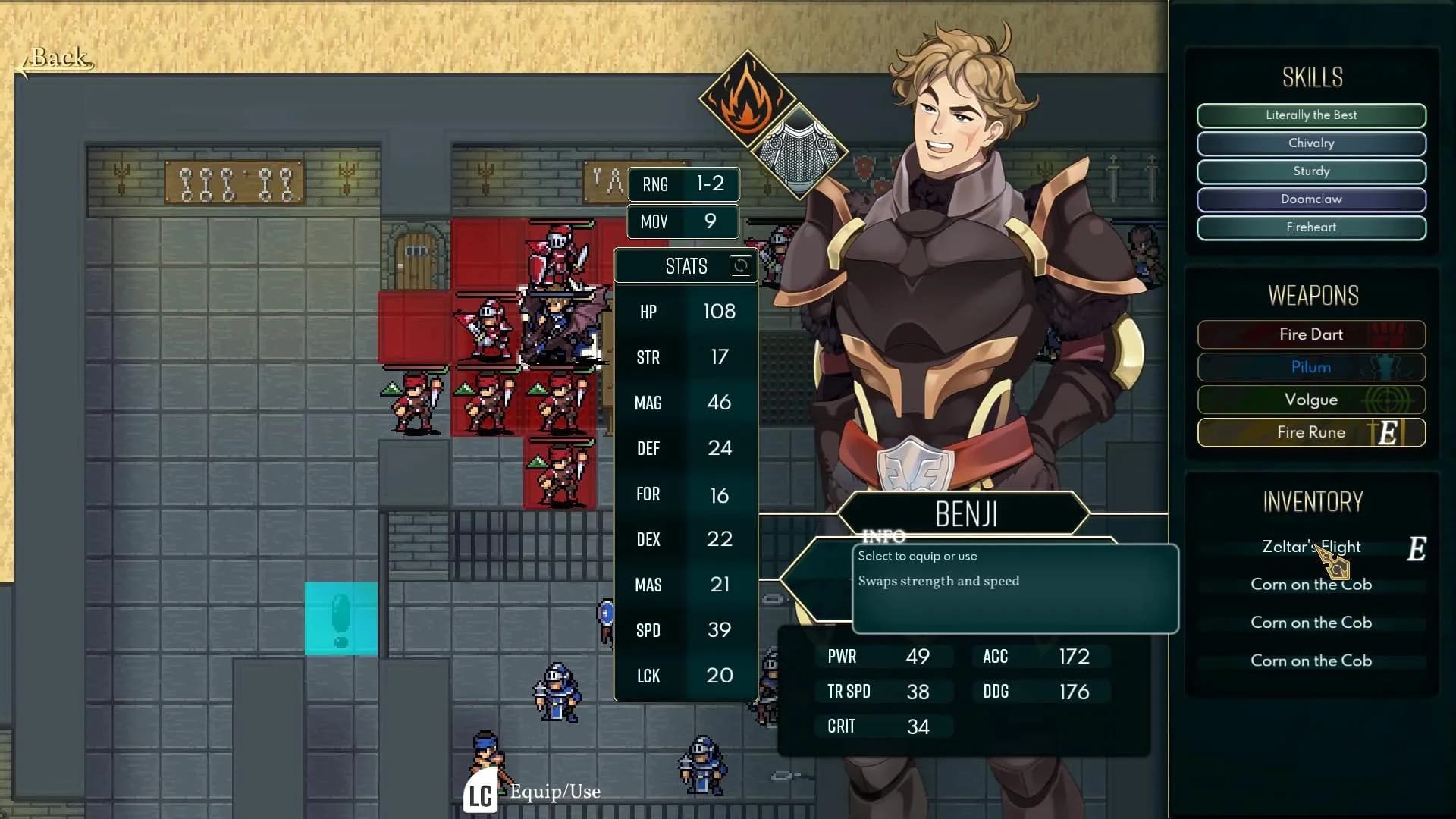Image resolution: width=1456 pixels, height=819 pixels.
Task: Select the flame element icon above Benji's portrait
Action: (747, 99)
